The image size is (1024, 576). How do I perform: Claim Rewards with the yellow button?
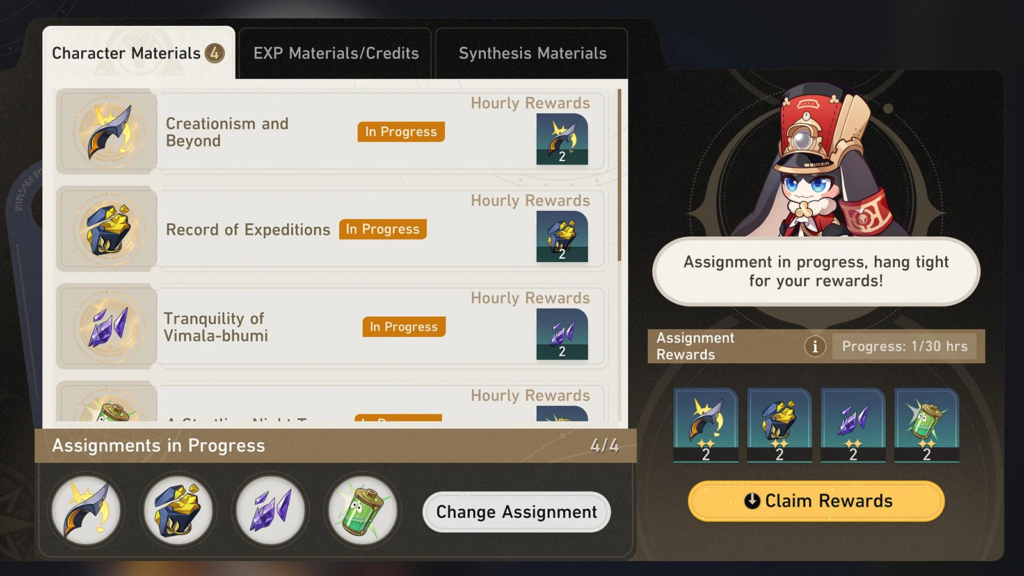816,501
